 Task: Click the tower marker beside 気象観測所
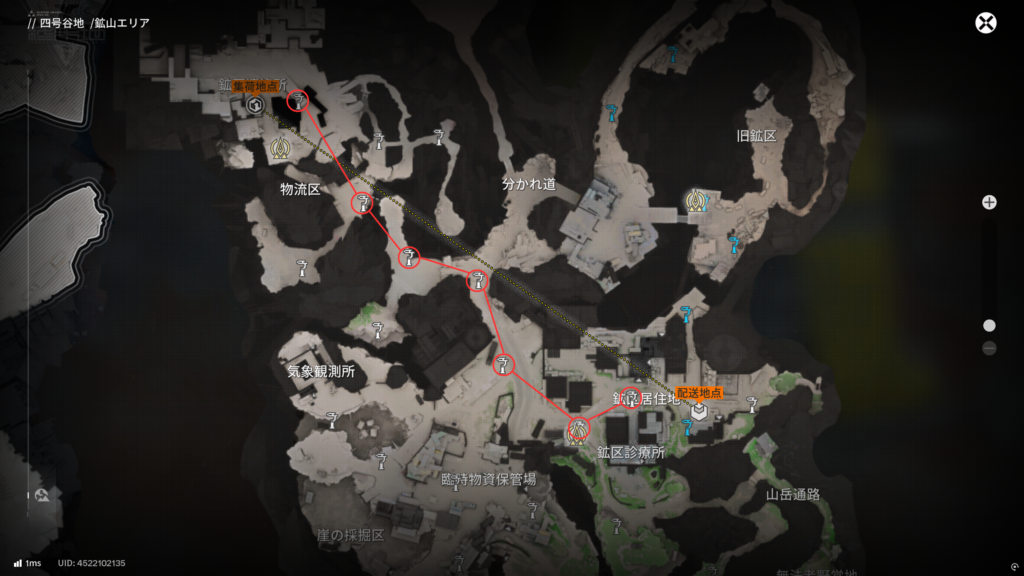pyautogui.click(x=377, y=329)
